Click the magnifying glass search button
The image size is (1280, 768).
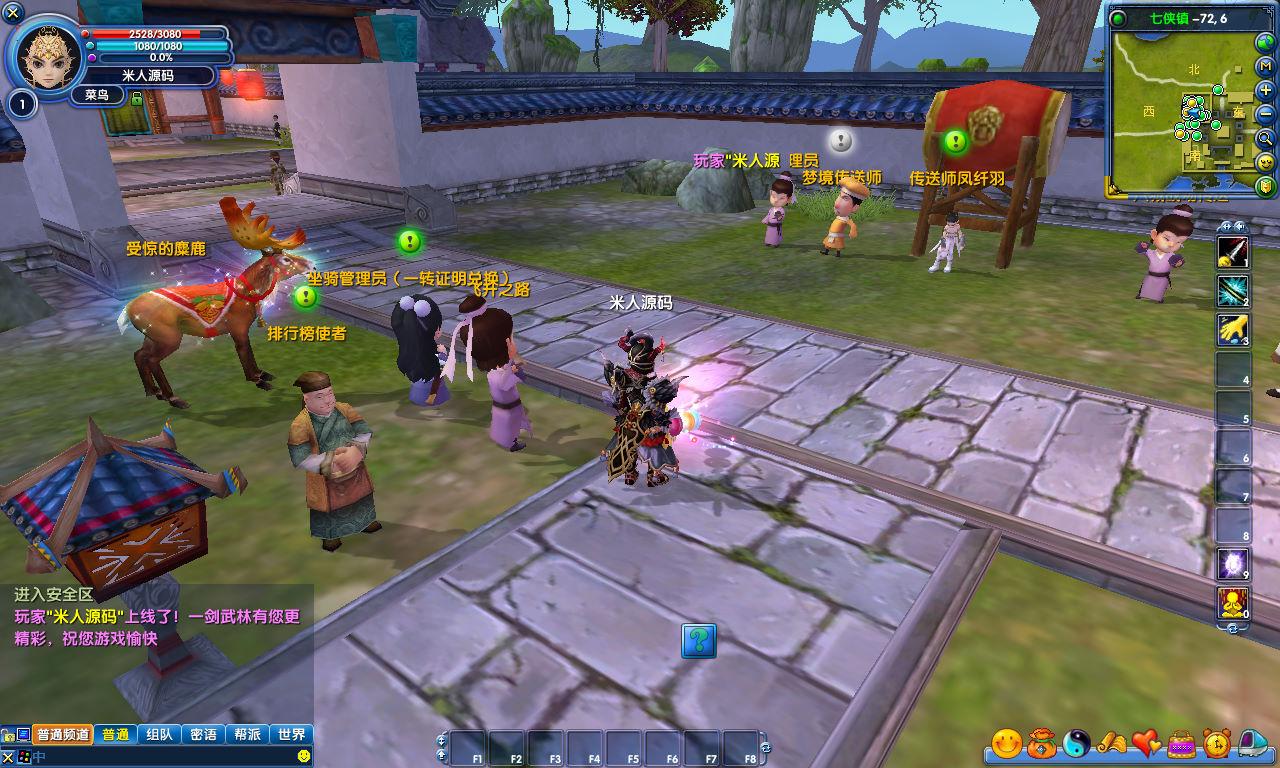tap(1265, 138)
